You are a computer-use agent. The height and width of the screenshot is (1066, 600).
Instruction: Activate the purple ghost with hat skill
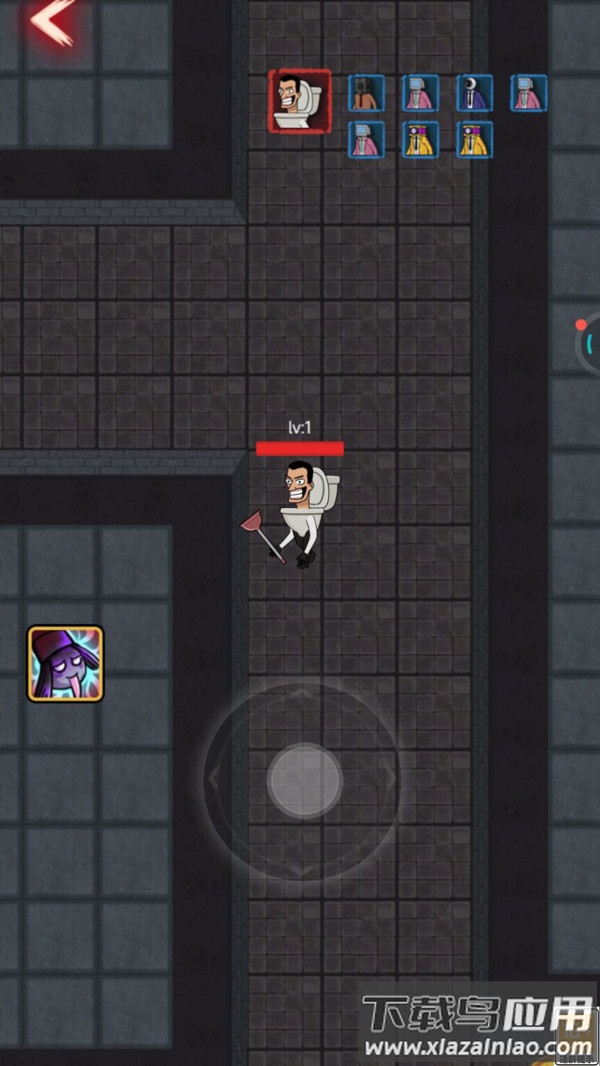point(65,663)
